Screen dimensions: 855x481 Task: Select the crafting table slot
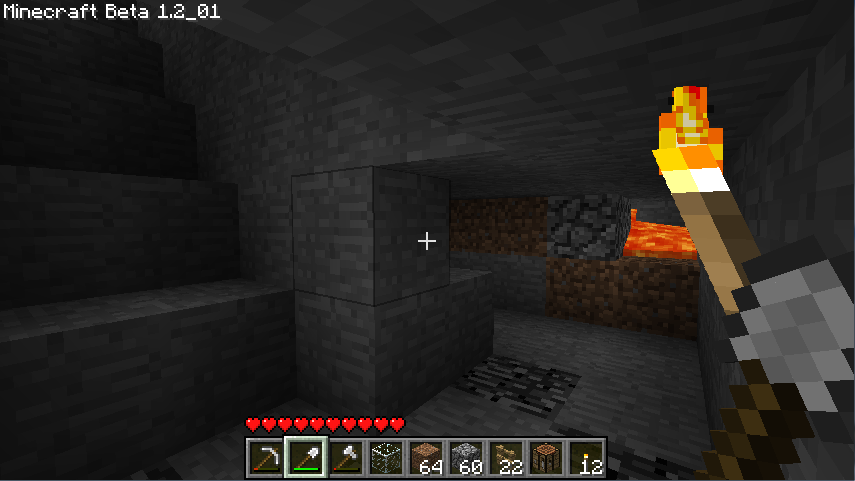click(x=546, y=459)
